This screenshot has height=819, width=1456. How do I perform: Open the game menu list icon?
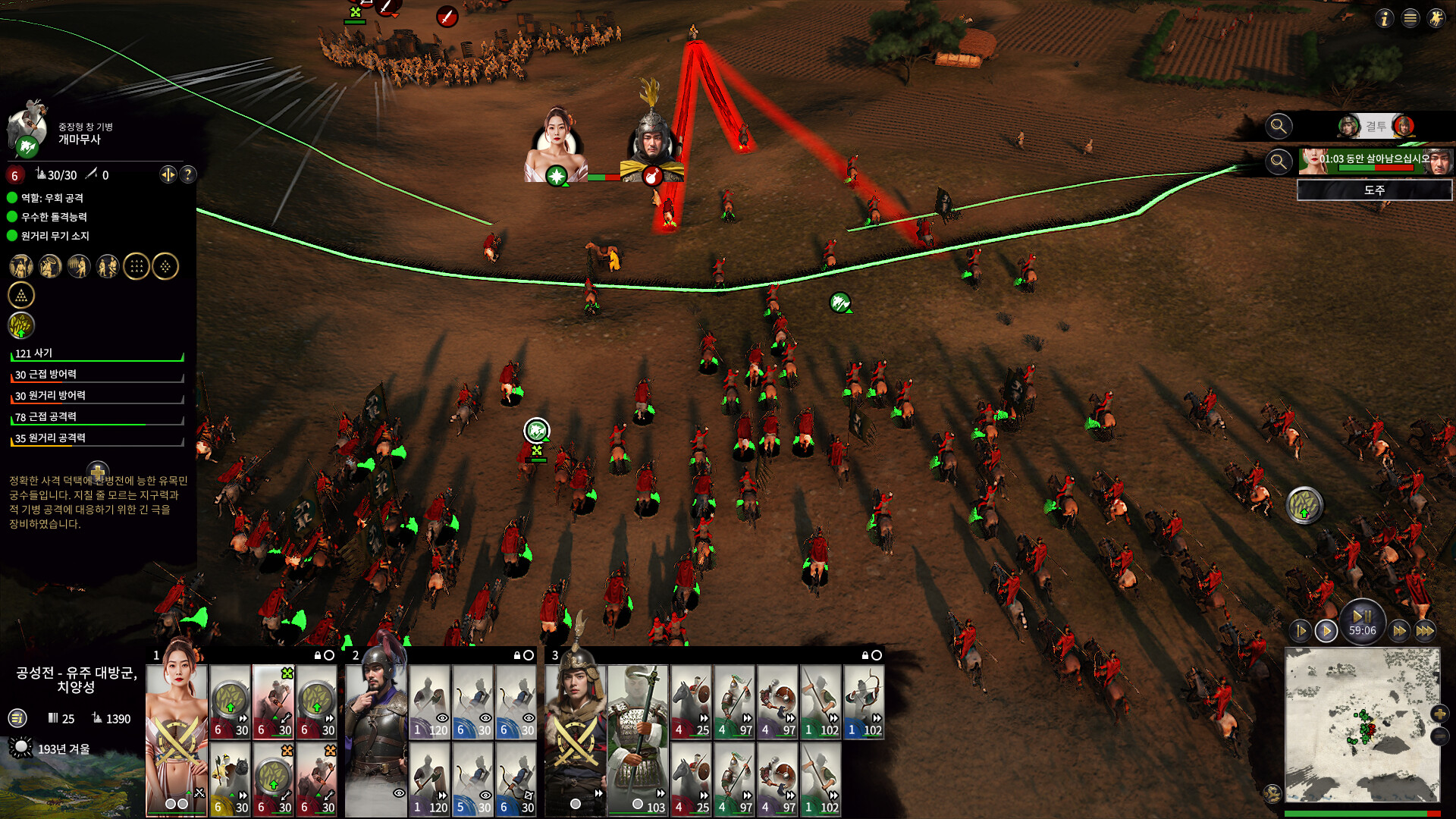point(1410,18)
